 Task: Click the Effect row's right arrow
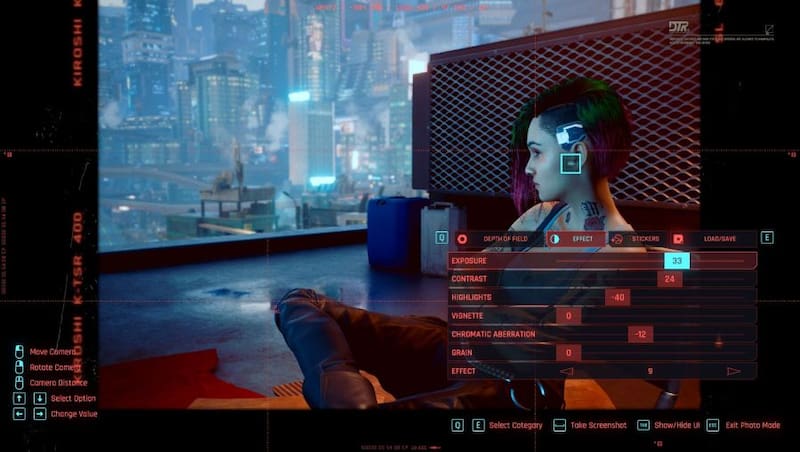[734, 371]
